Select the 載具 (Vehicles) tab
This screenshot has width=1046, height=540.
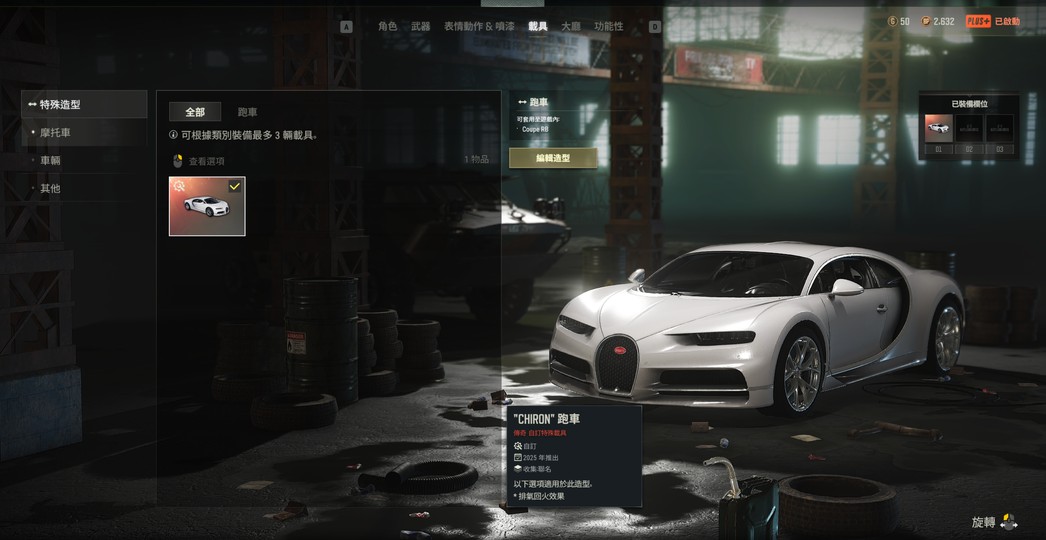click(x=538, y=26)
